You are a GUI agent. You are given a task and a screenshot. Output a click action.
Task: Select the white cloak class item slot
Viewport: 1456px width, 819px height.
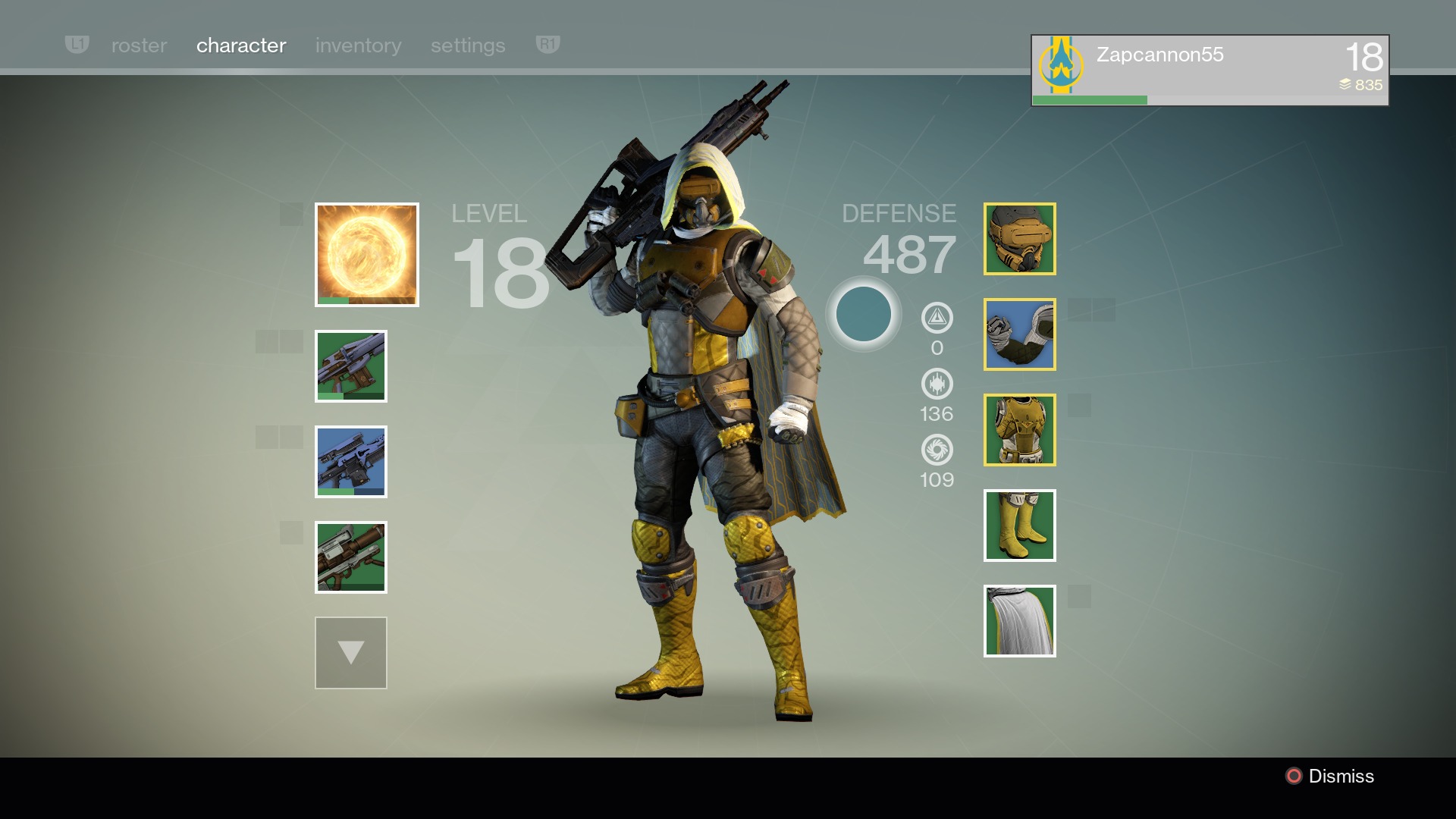click(x=1020, y=621)
